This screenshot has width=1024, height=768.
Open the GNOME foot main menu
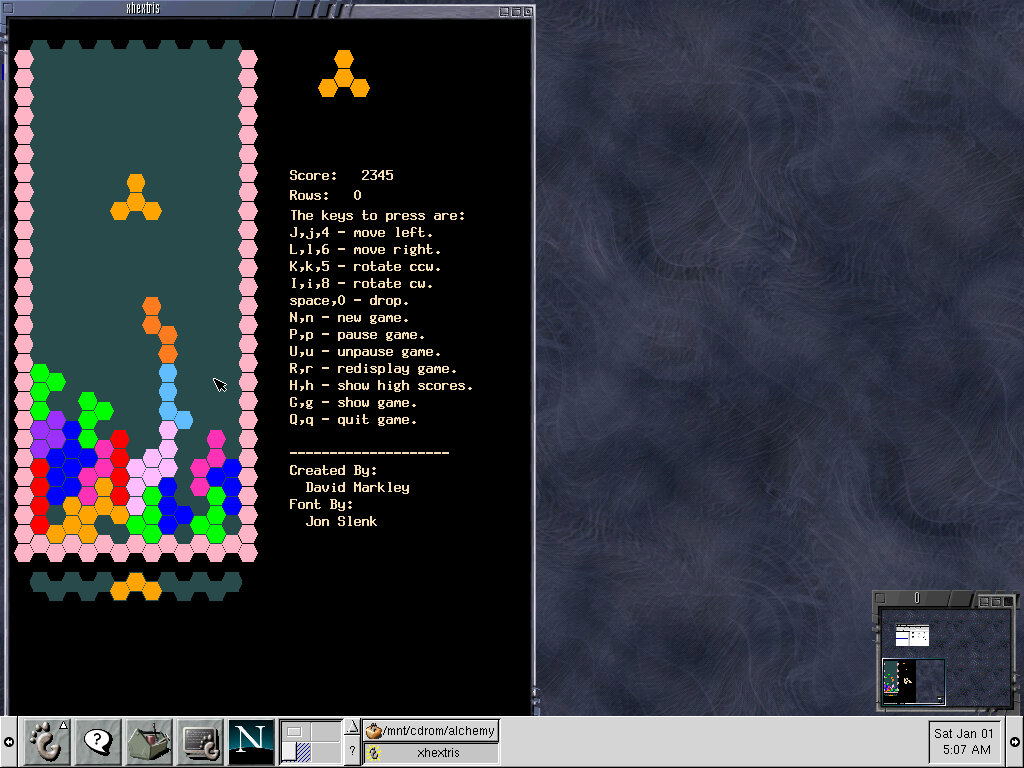tap(46, 742)
